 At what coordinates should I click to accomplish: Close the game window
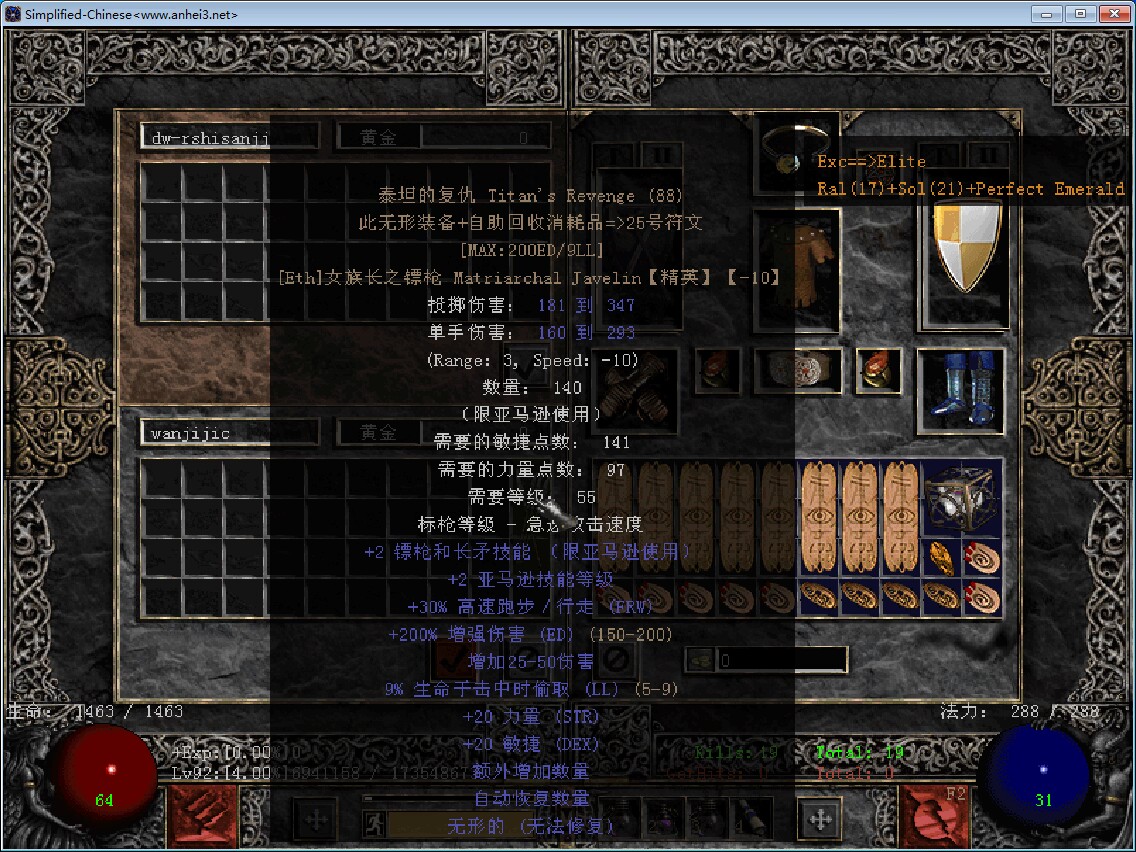tap(1113, 14)
